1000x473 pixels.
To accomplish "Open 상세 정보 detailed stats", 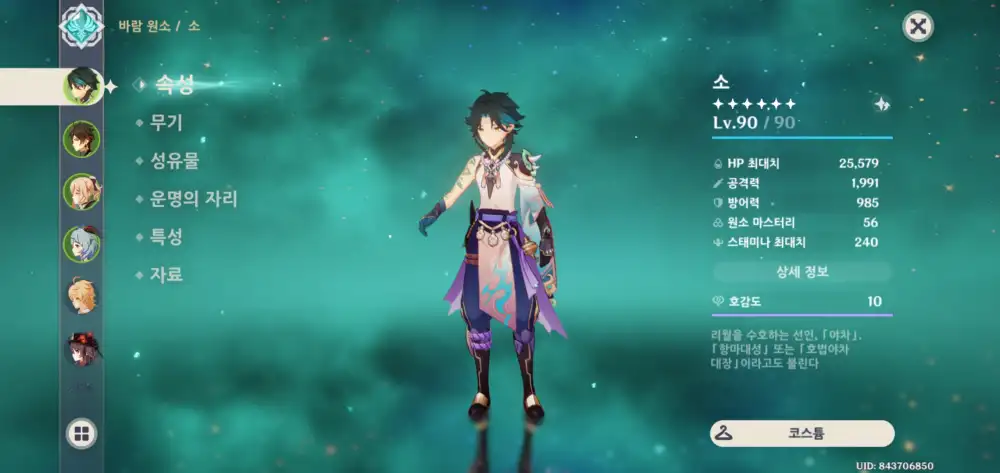I will click(x=802, y=272).
